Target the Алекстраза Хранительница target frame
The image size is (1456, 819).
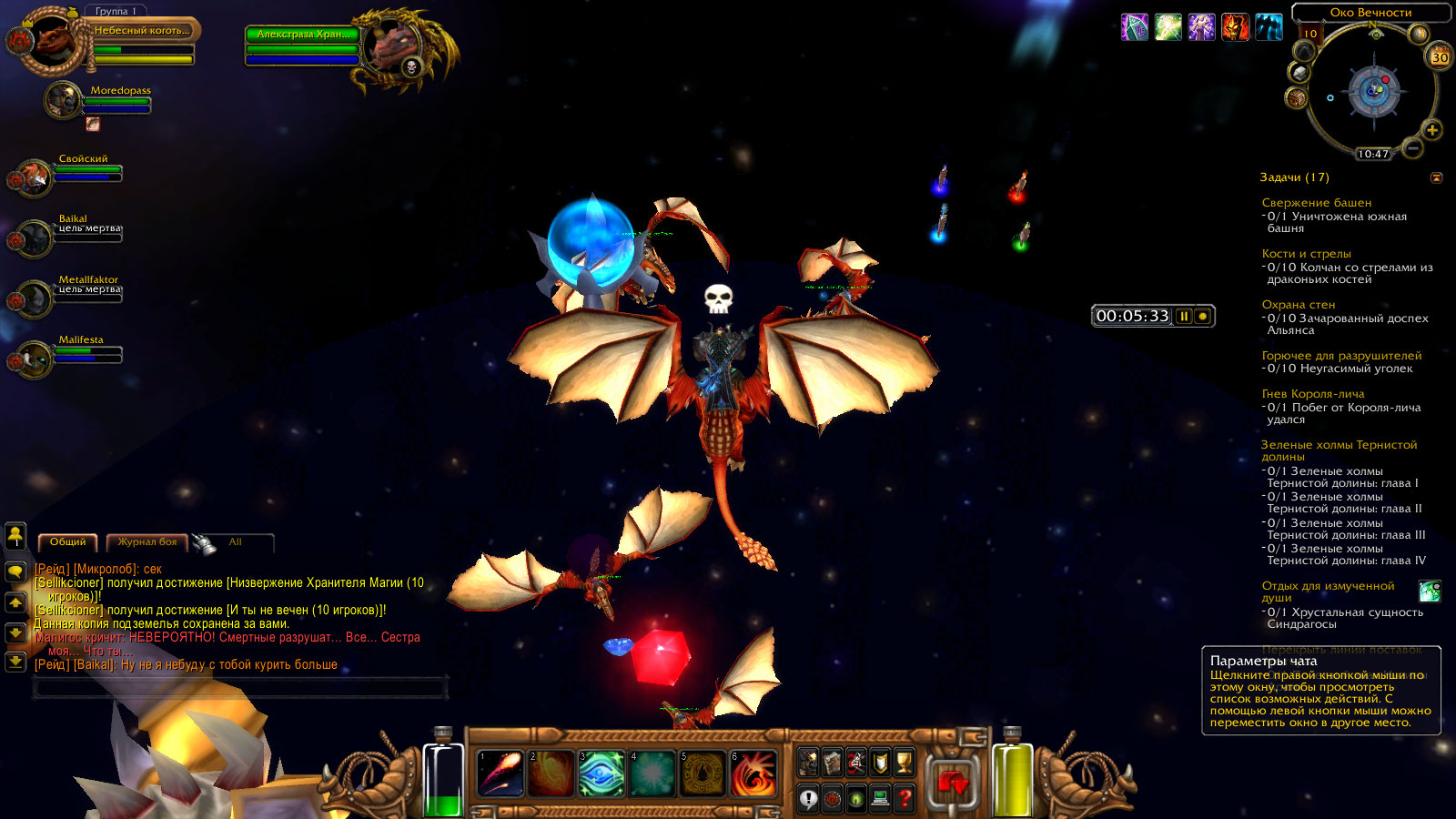coord(303,35)
